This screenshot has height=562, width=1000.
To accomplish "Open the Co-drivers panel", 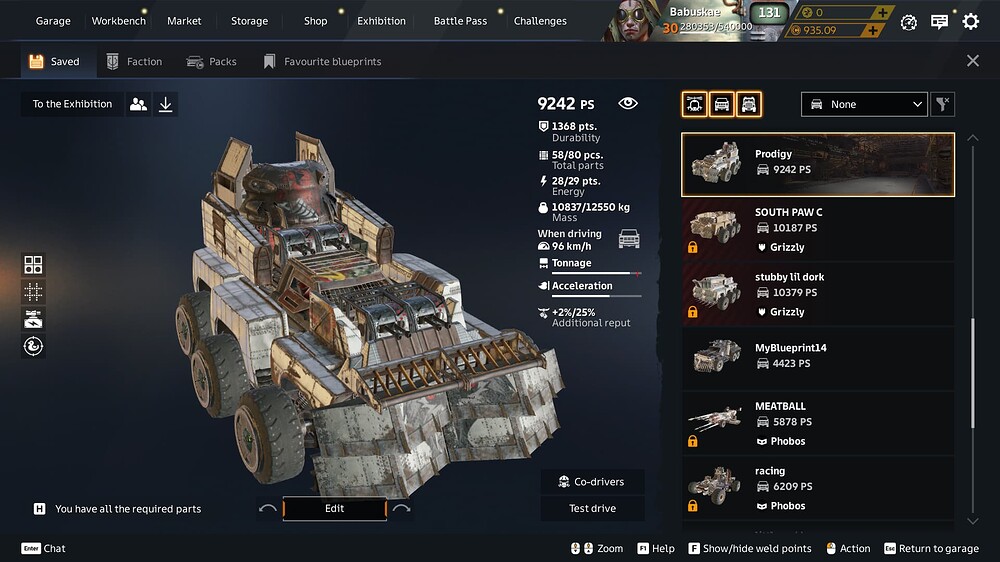I will click(x=593, y=482).
